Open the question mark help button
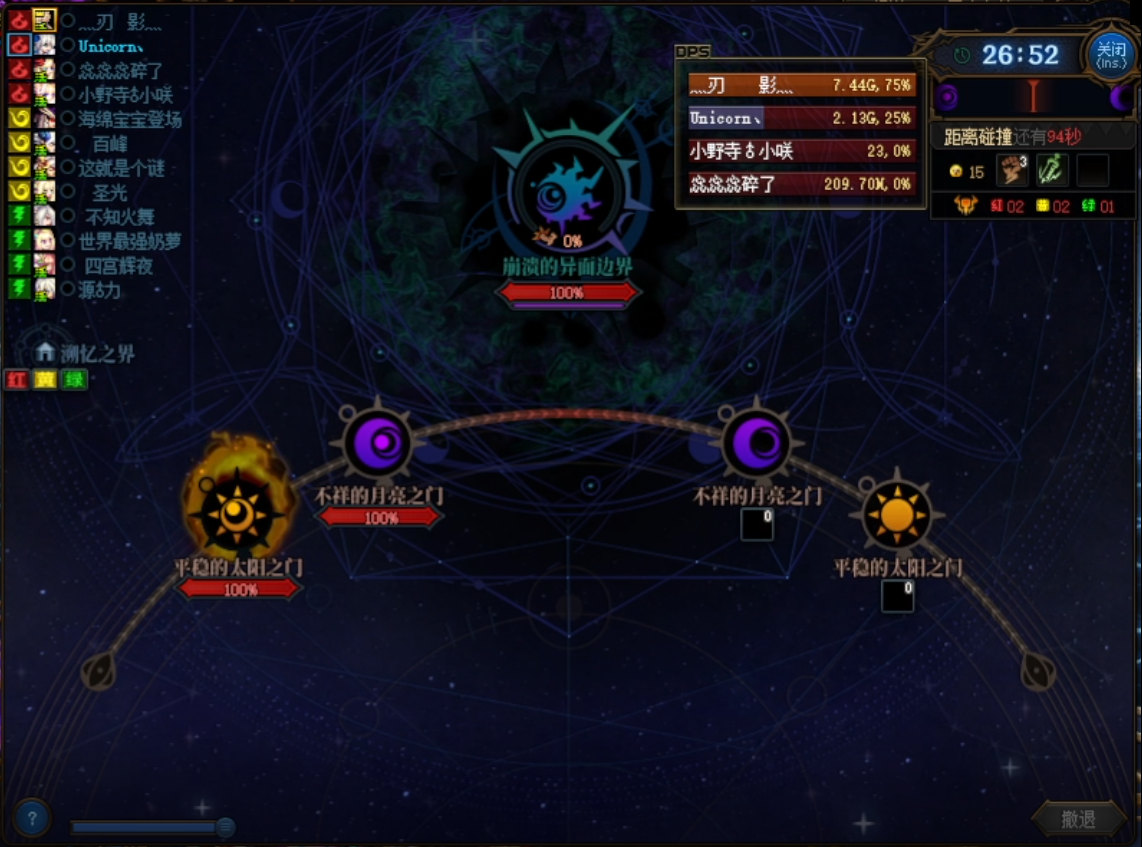This screenshot has height=847, width=1142. [x=32, y=819]
